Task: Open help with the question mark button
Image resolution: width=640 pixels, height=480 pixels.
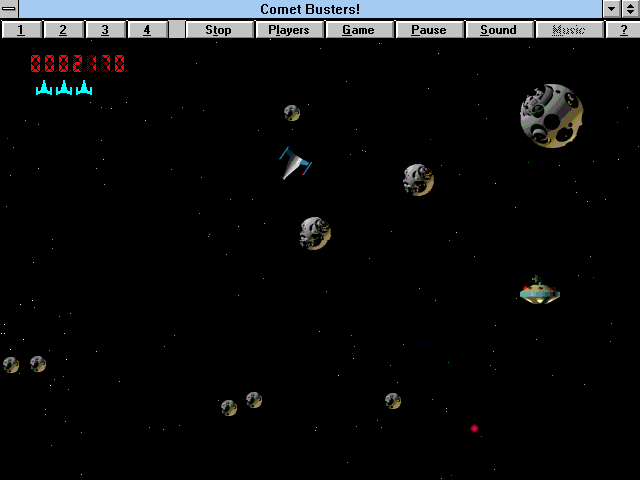Action: 623,30
